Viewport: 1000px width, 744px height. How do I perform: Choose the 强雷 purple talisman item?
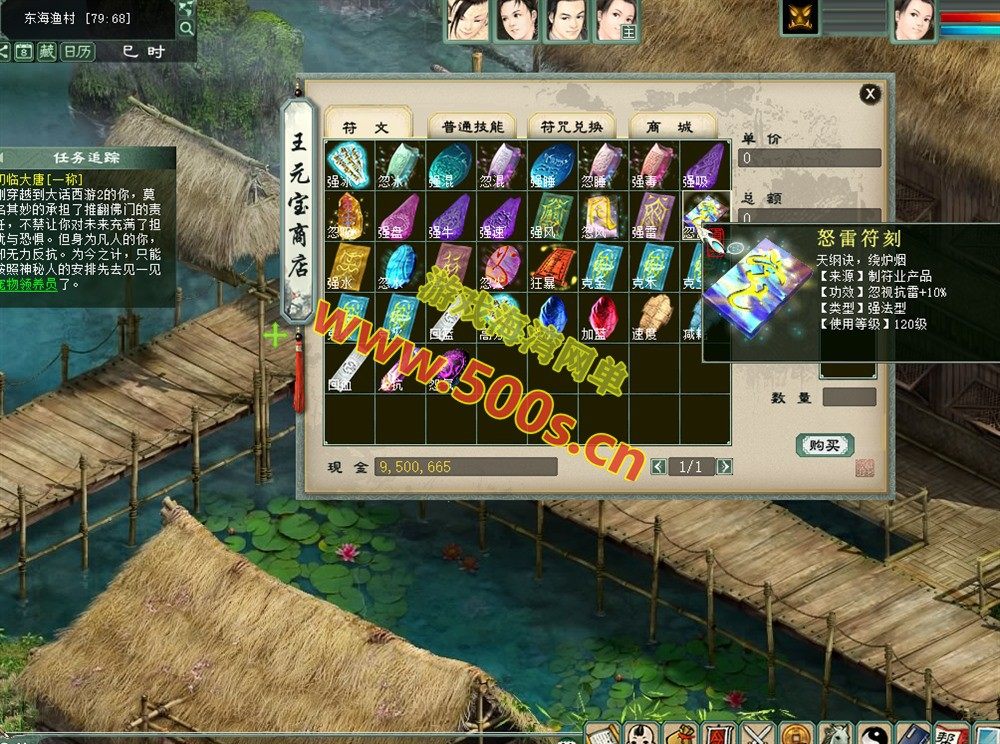coord(655,215)
